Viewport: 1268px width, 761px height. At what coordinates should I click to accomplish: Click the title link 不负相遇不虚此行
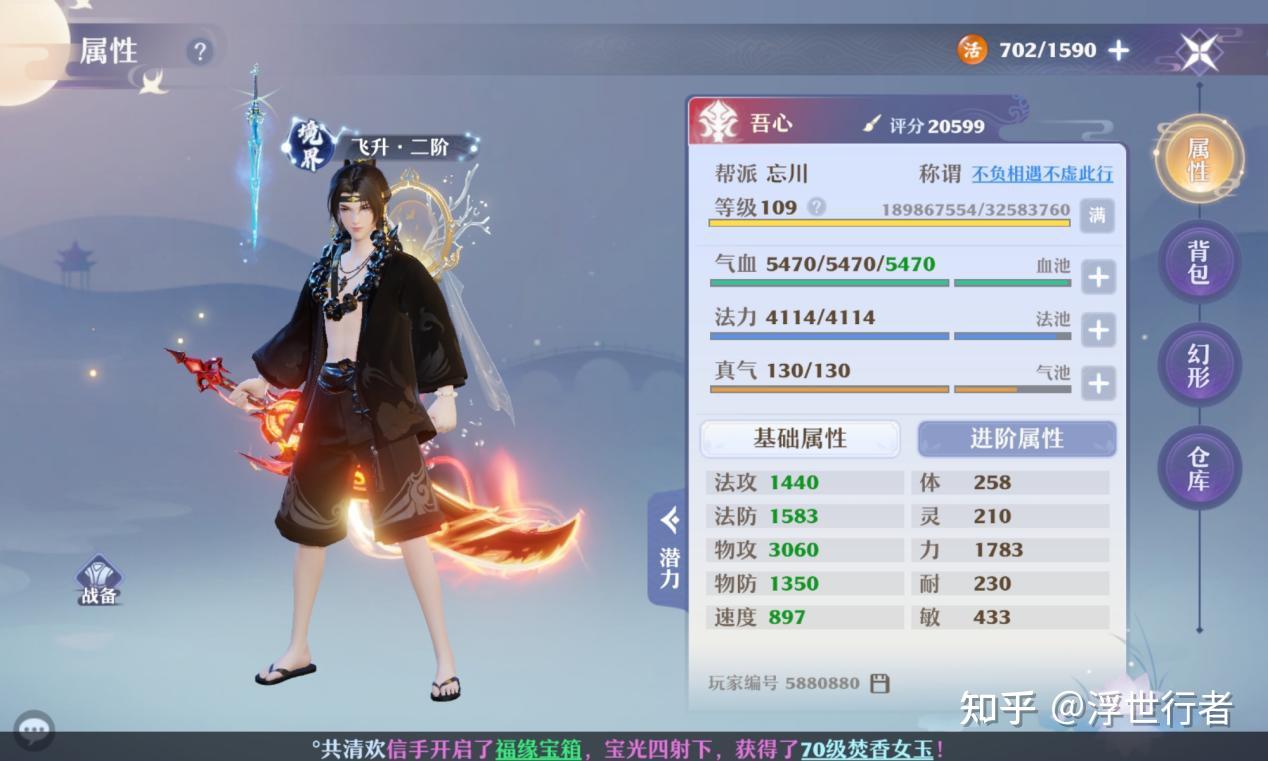point(1042,174)
